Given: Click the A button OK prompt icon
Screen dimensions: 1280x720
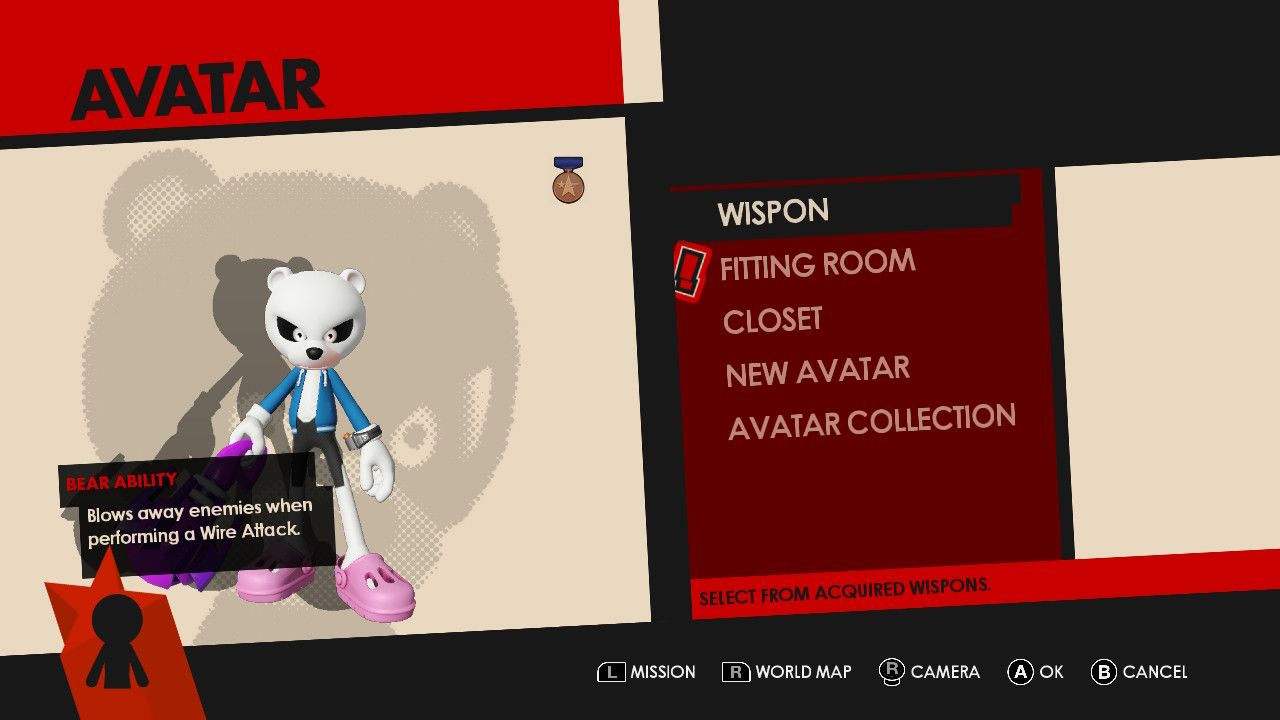Looking at the screenshot, I should coord(1021,671).
